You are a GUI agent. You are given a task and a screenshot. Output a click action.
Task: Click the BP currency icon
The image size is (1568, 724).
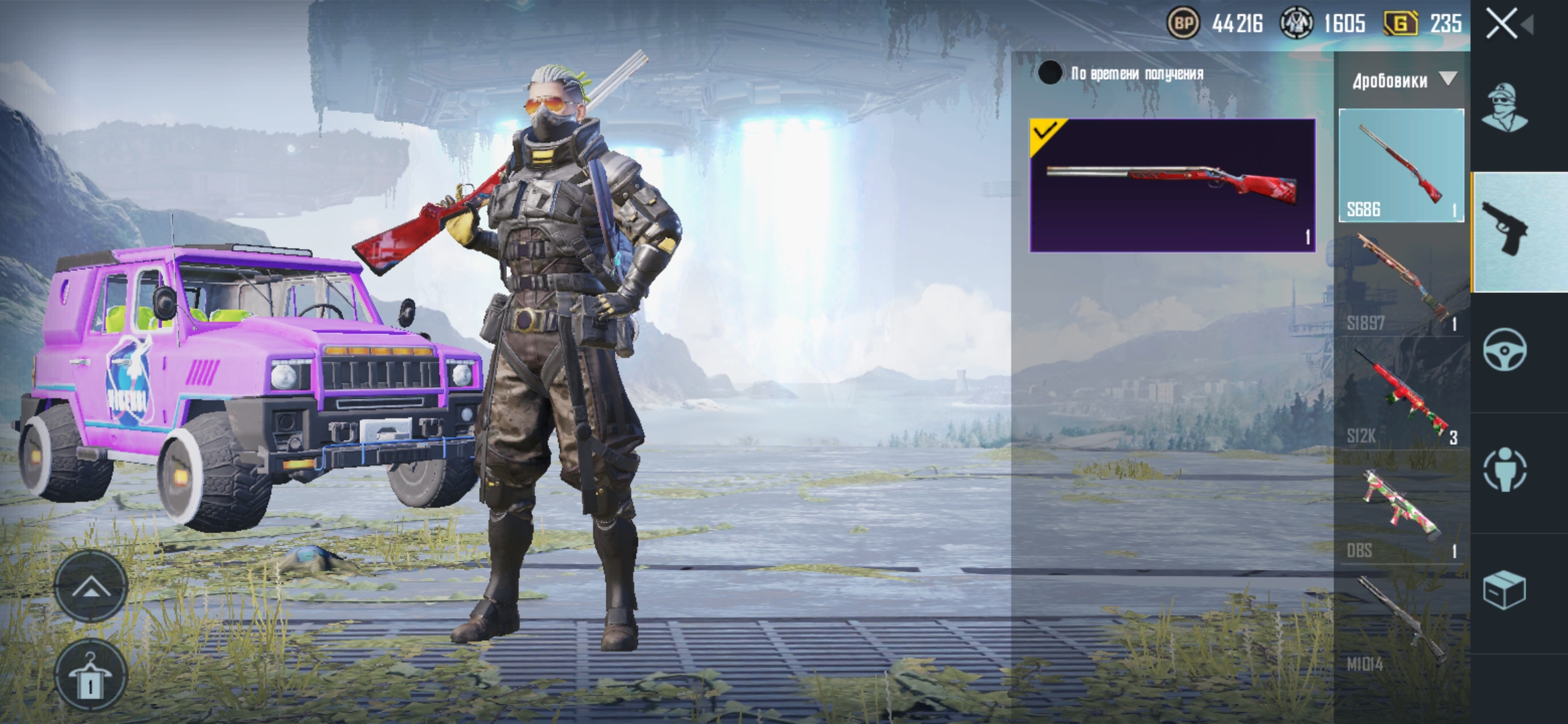(x=1183, y=24)
